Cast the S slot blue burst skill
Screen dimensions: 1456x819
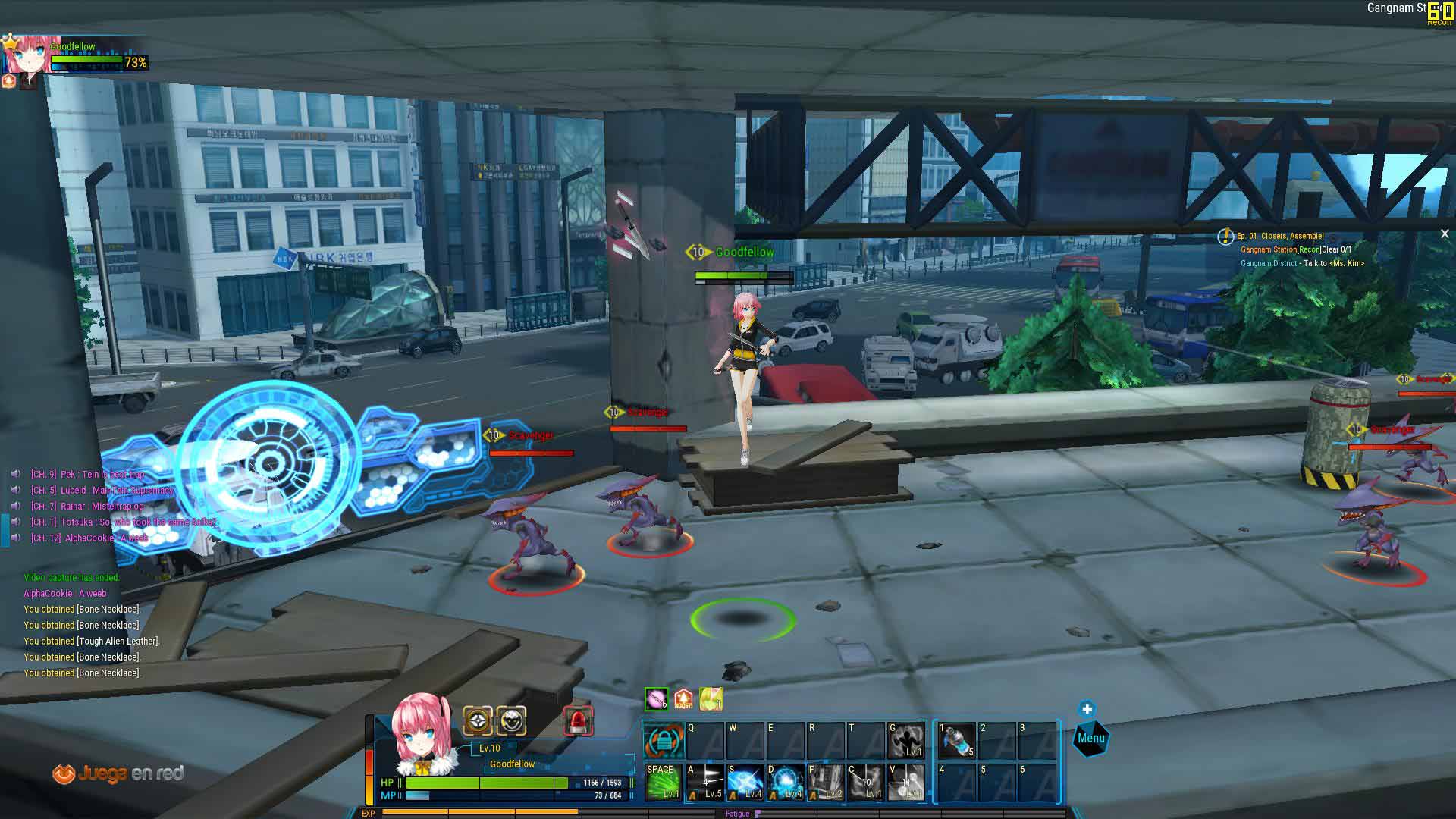[x=745, y=782]
